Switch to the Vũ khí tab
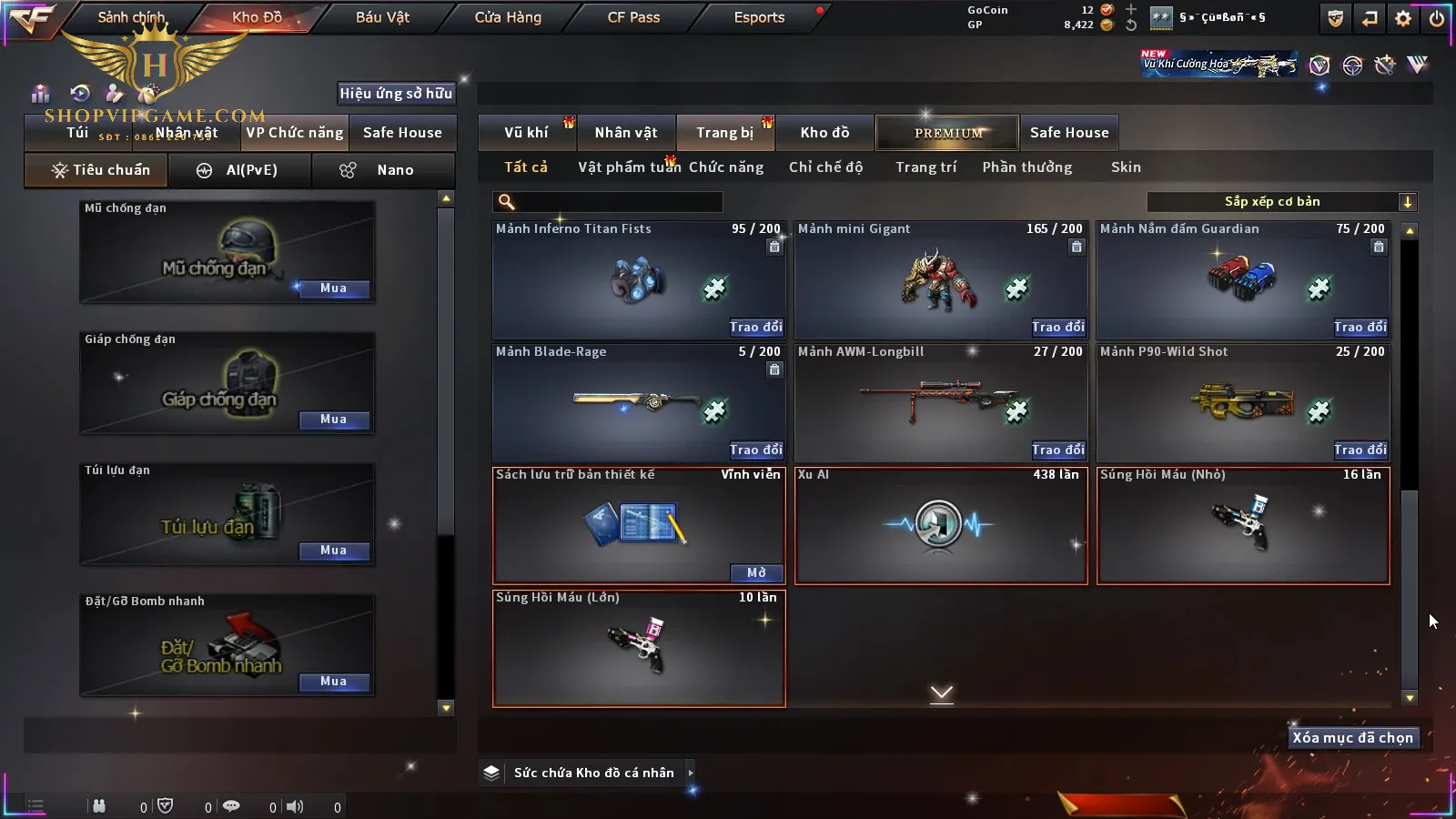1456x819 pixels. [x=527, y=133]
